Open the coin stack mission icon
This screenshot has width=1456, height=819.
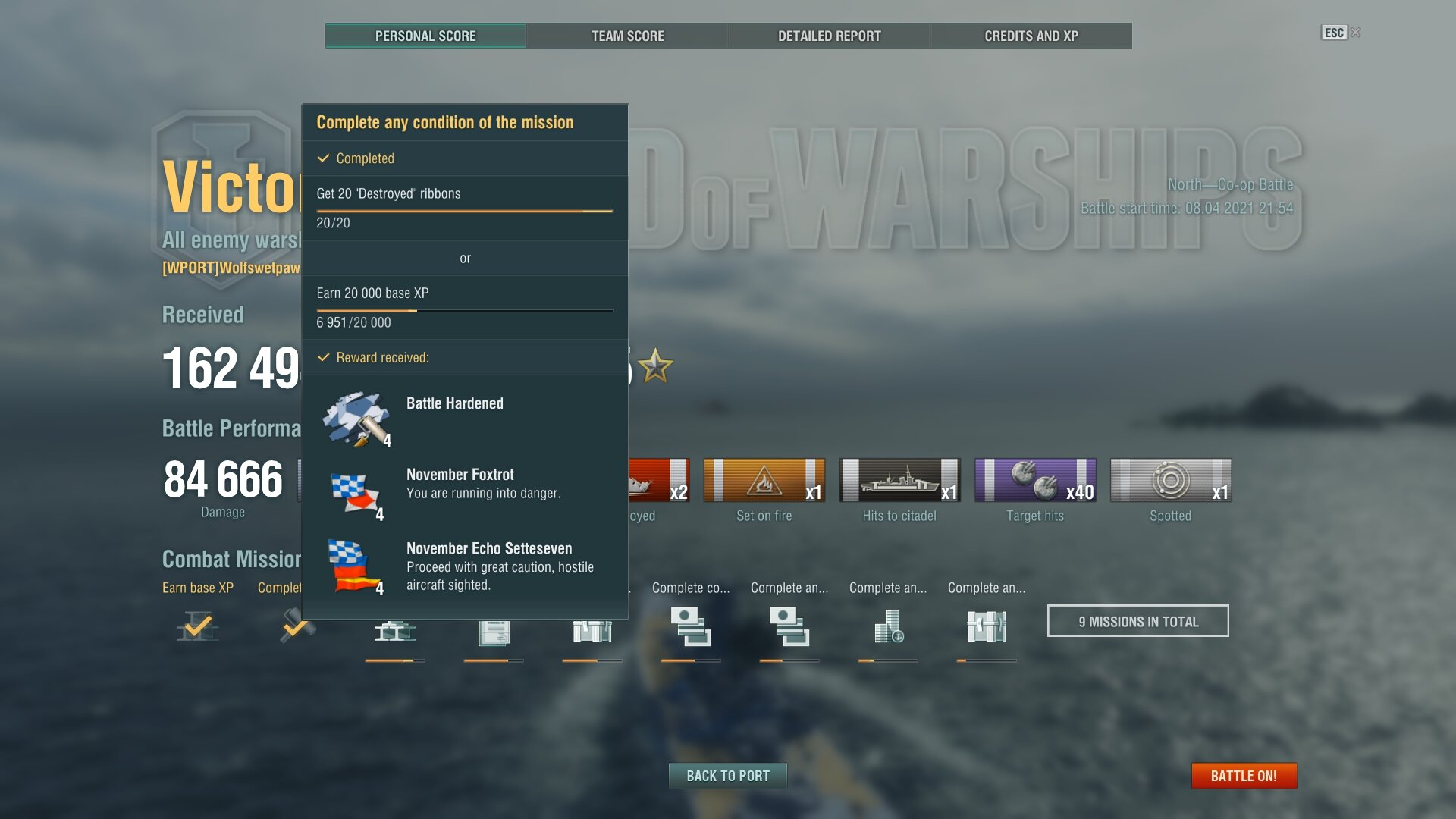click(x=888, y=628)
